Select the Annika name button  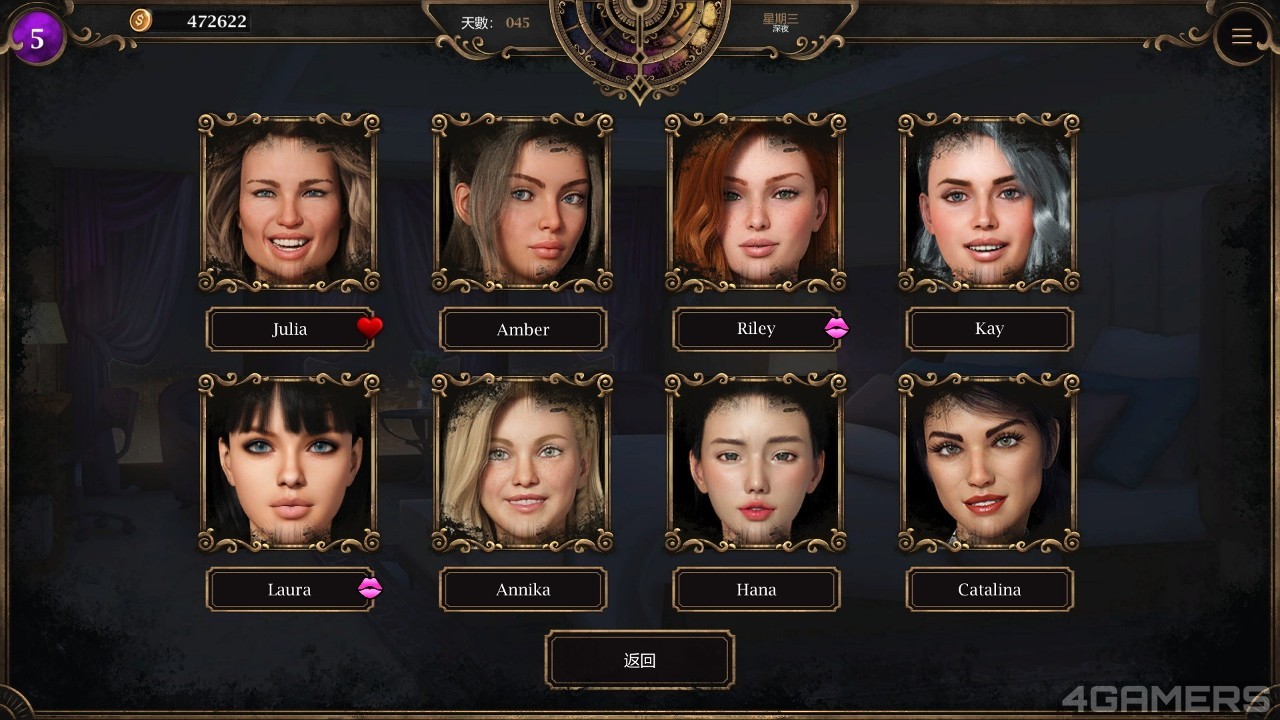coord(523,589)
